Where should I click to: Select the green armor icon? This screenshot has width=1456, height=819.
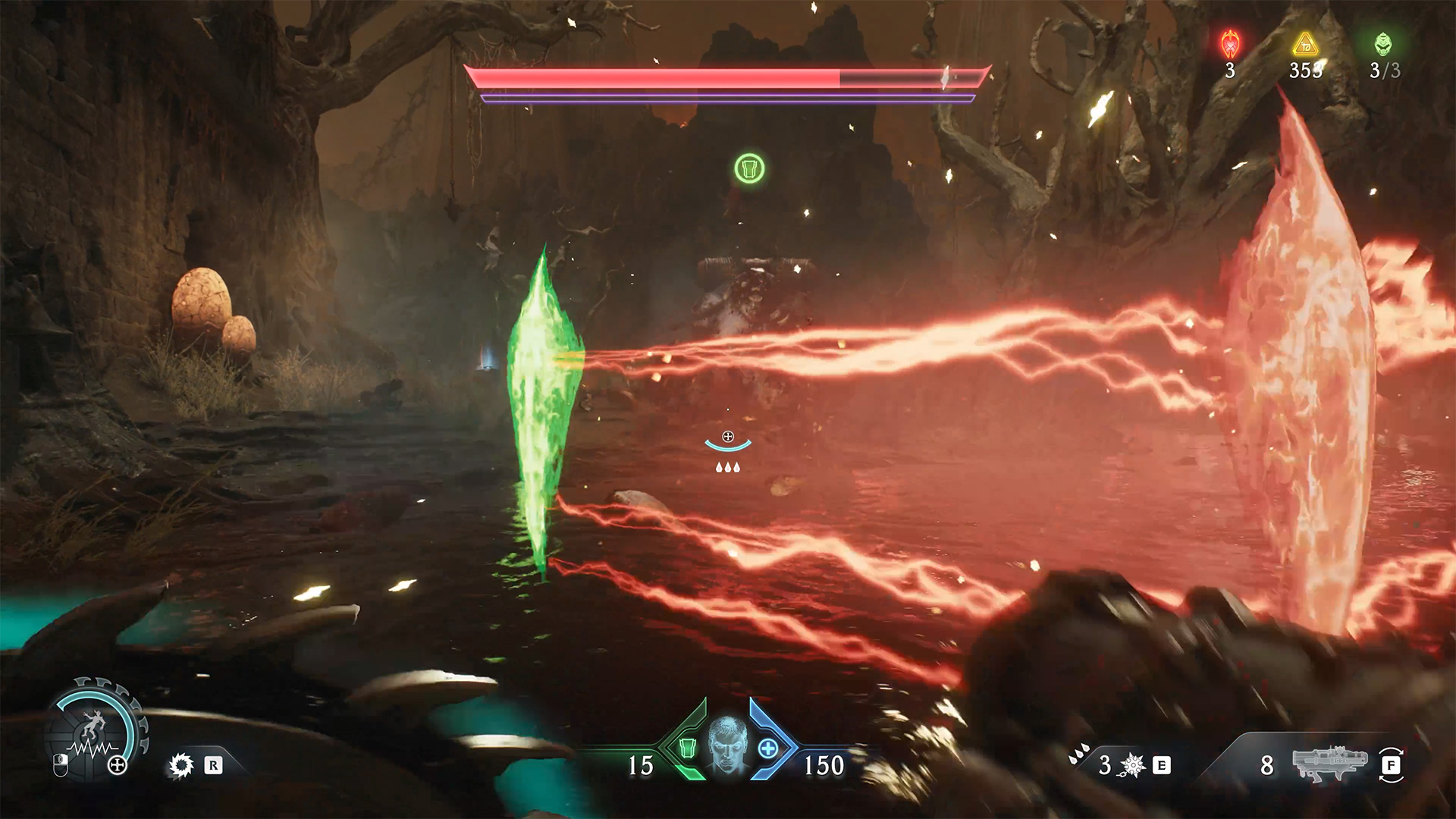coord(687,748)
